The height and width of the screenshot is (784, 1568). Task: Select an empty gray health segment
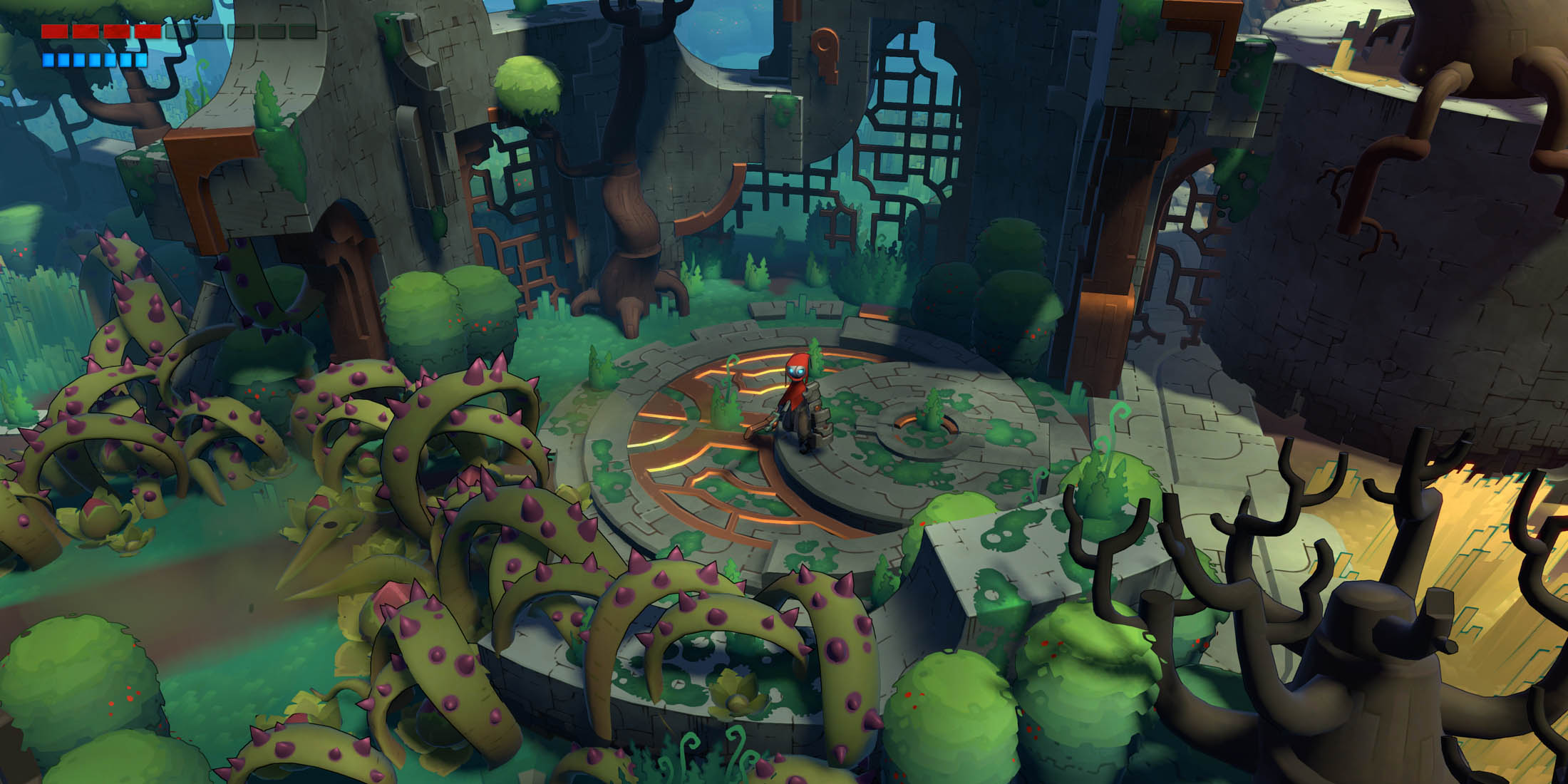(x=212, y=31)
